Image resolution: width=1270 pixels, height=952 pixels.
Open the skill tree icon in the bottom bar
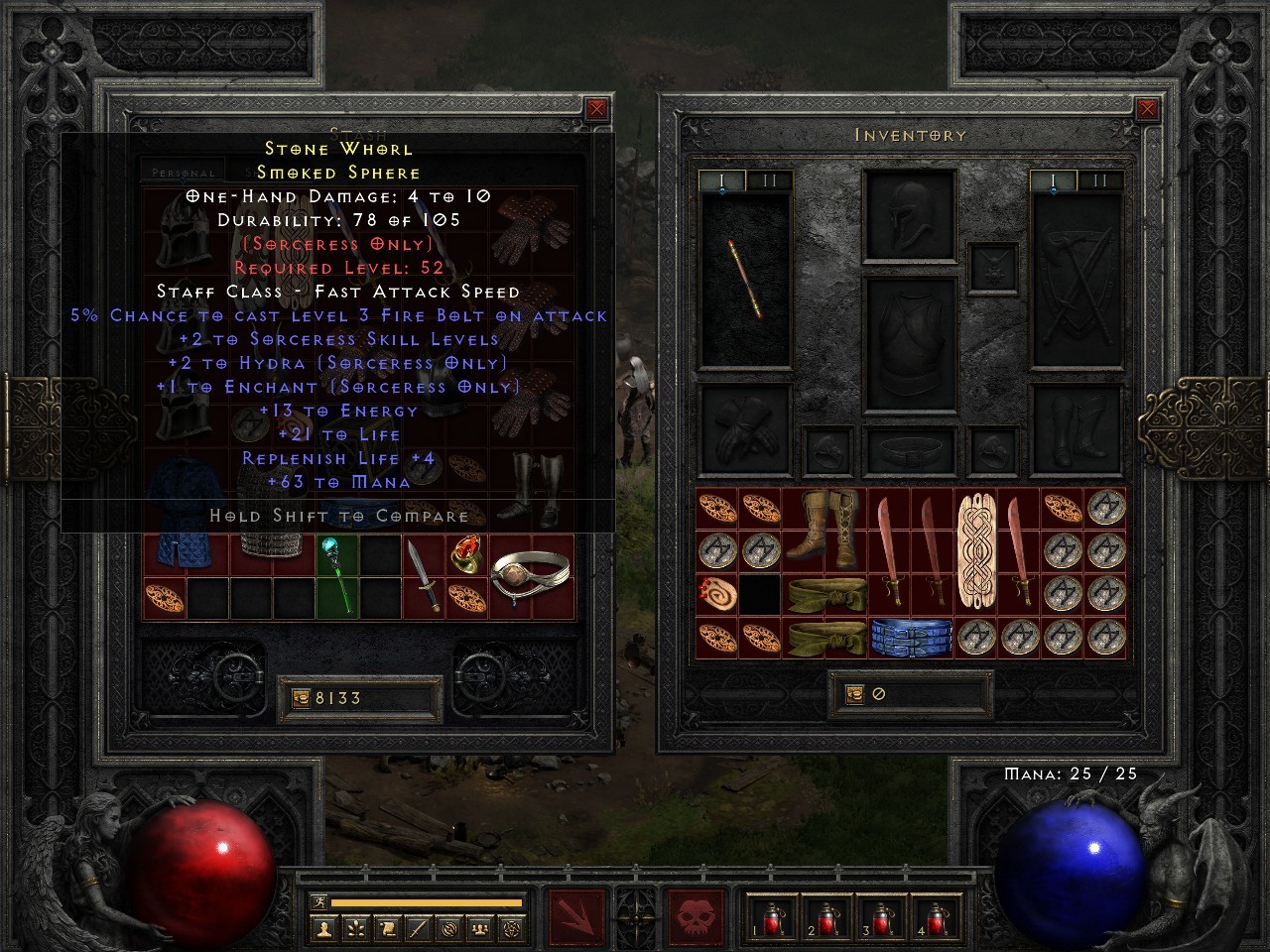(354, 929)
